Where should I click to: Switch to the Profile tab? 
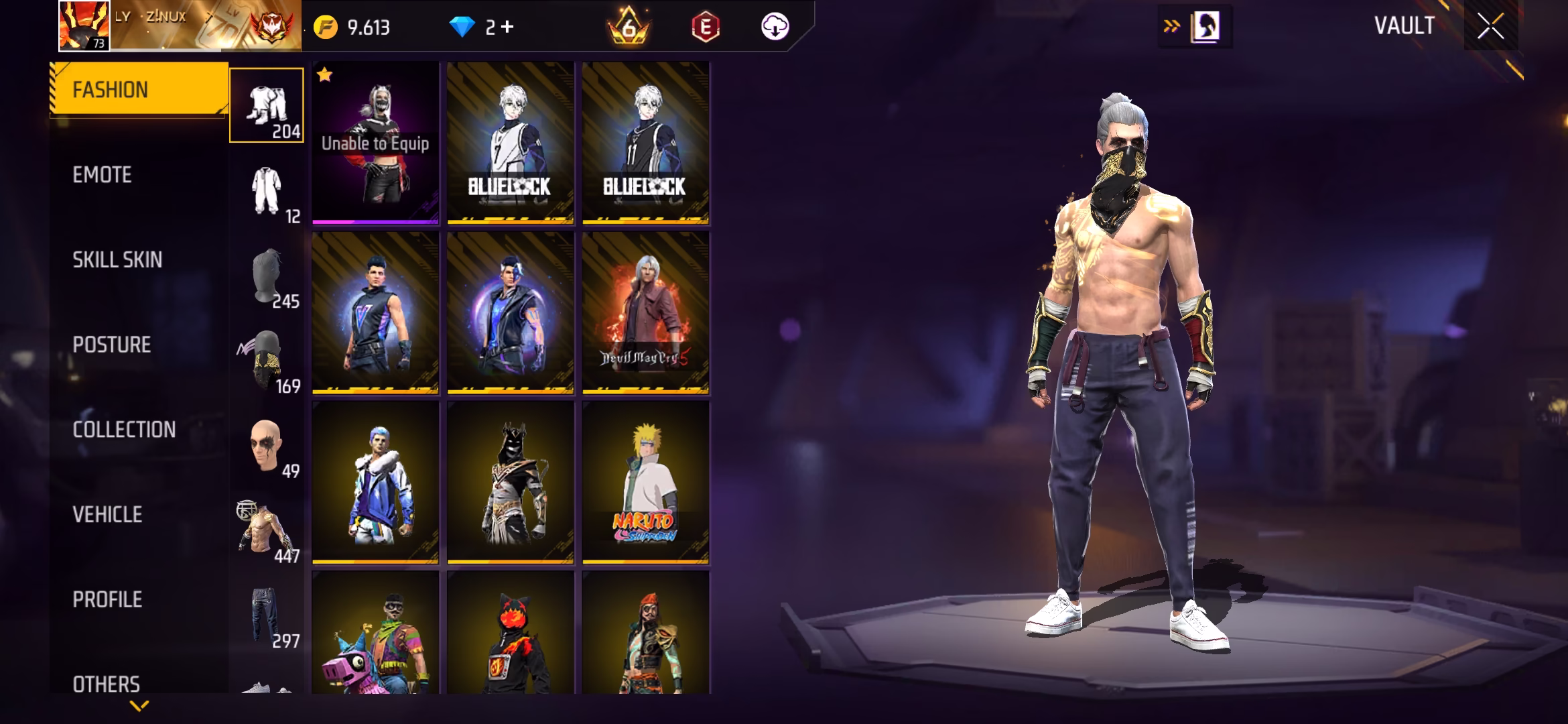pos(107,599)
